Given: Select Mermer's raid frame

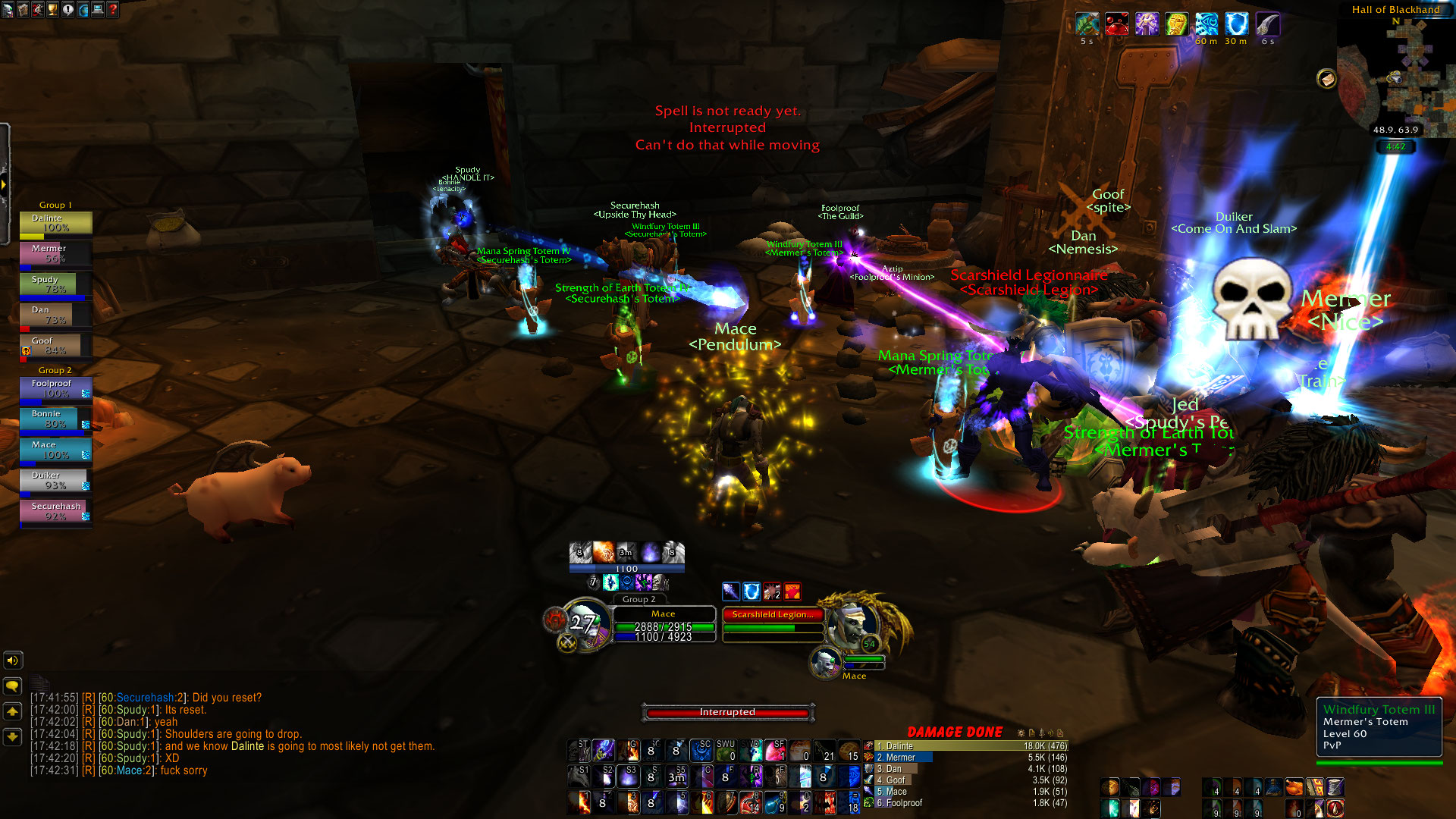Looking at the screenshot, I should click(x=55, y=253).
